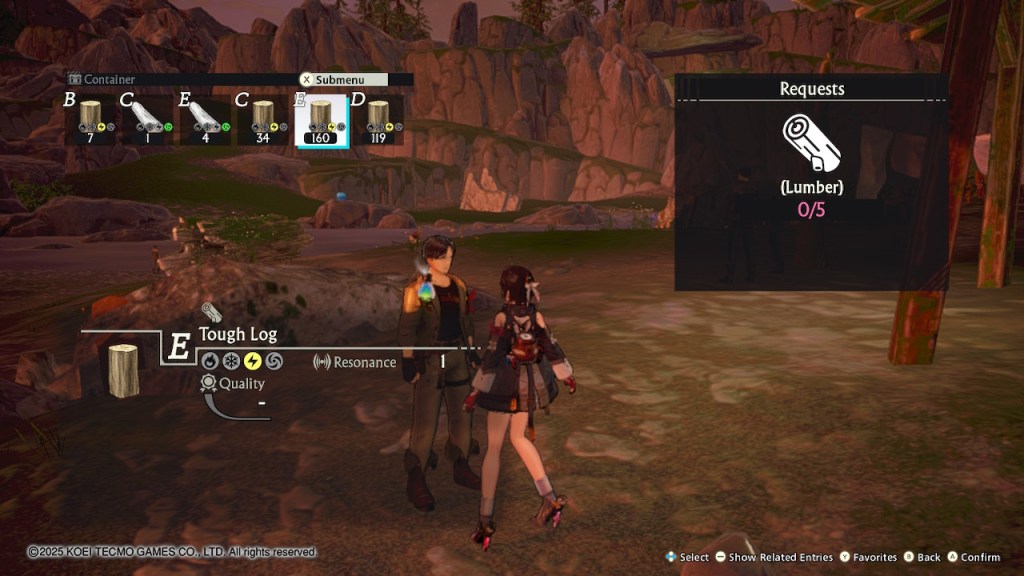Viewport: 1024px width, 576px height.
Task: Choose the rank C white log with quantity 1
Action: click(148, 120)
